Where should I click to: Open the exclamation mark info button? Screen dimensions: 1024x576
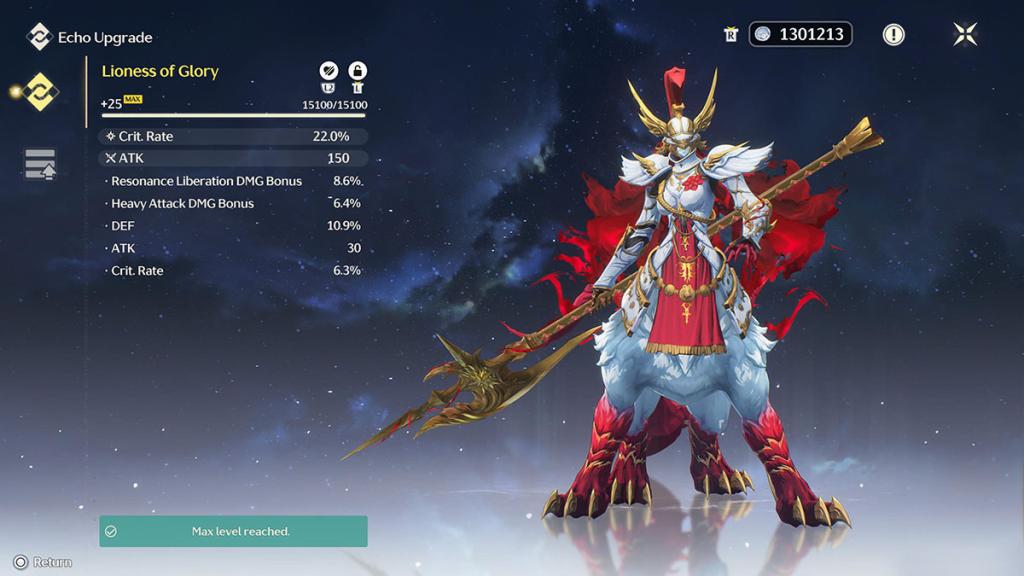pos(893,34)
